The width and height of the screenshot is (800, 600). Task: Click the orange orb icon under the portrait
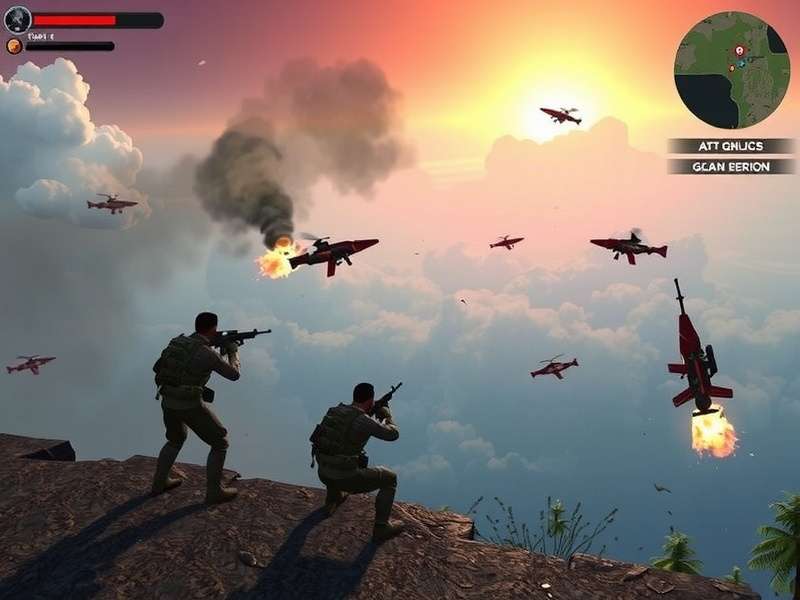click(x=14, y=45)
